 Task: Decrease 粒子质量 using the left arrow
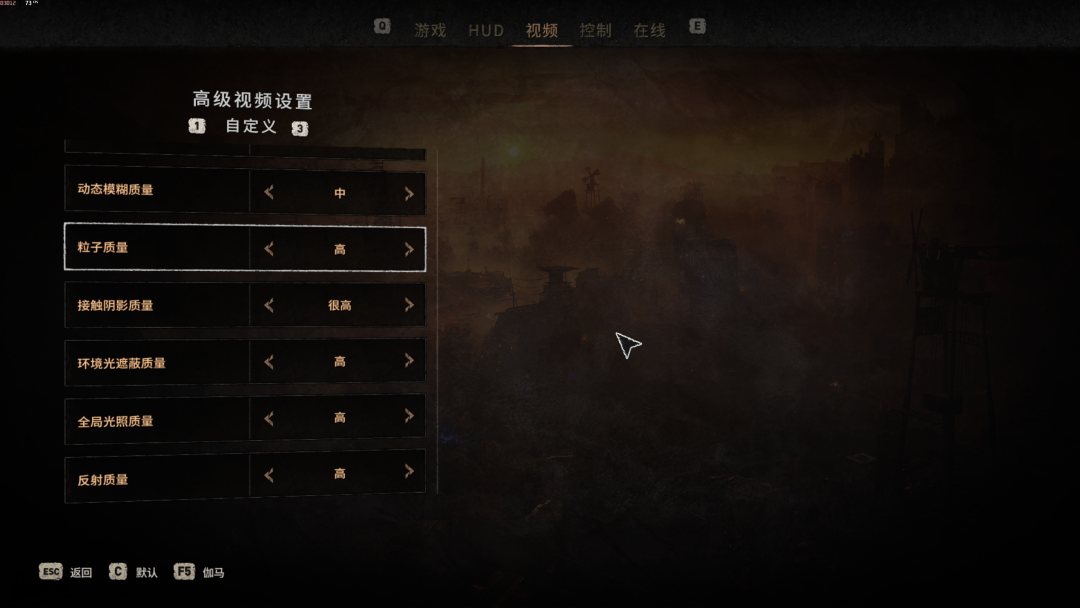tap(269, 249)
